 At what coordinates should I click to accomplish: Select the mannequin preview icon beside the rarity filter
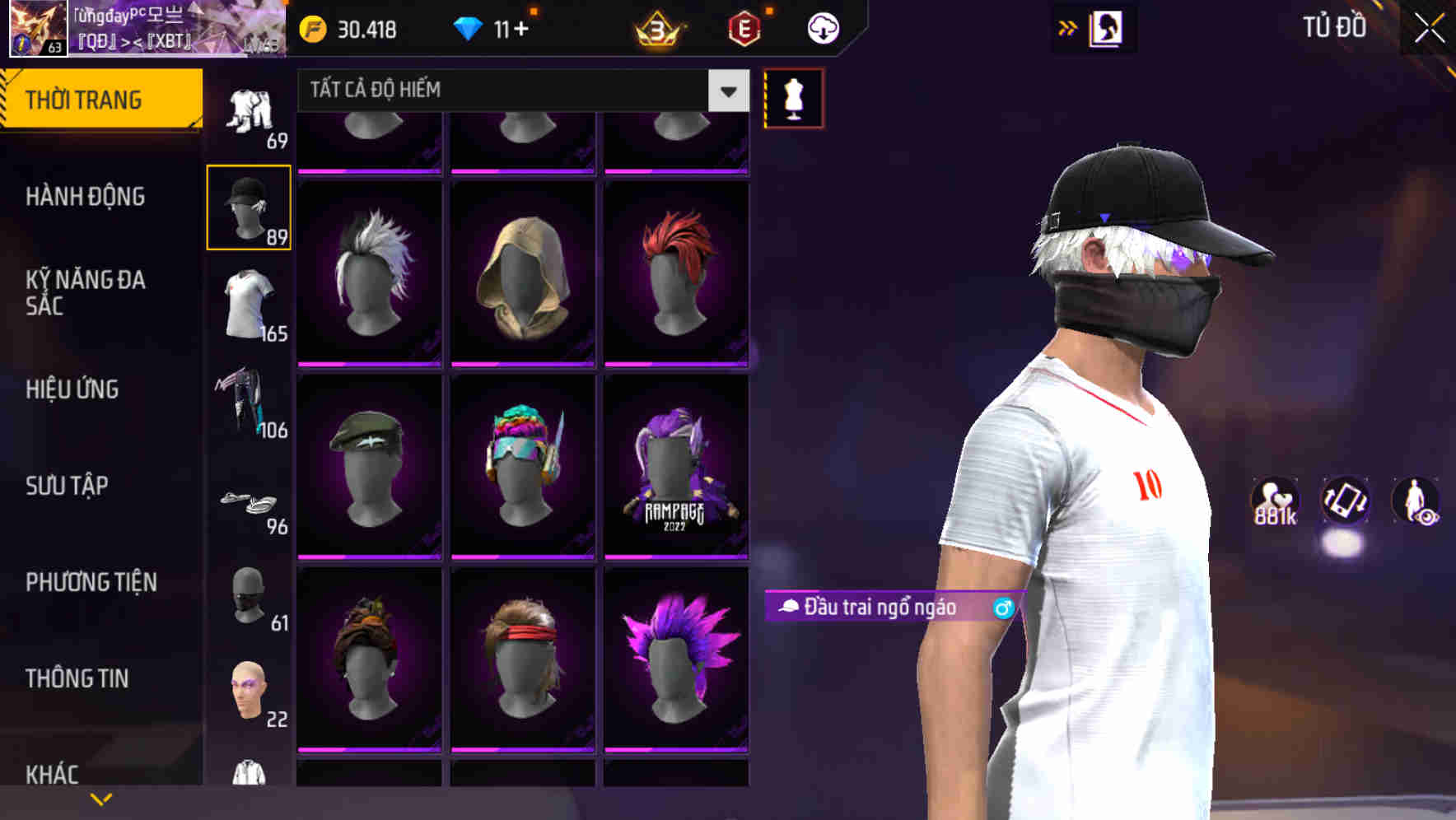(x=795, y=97)
